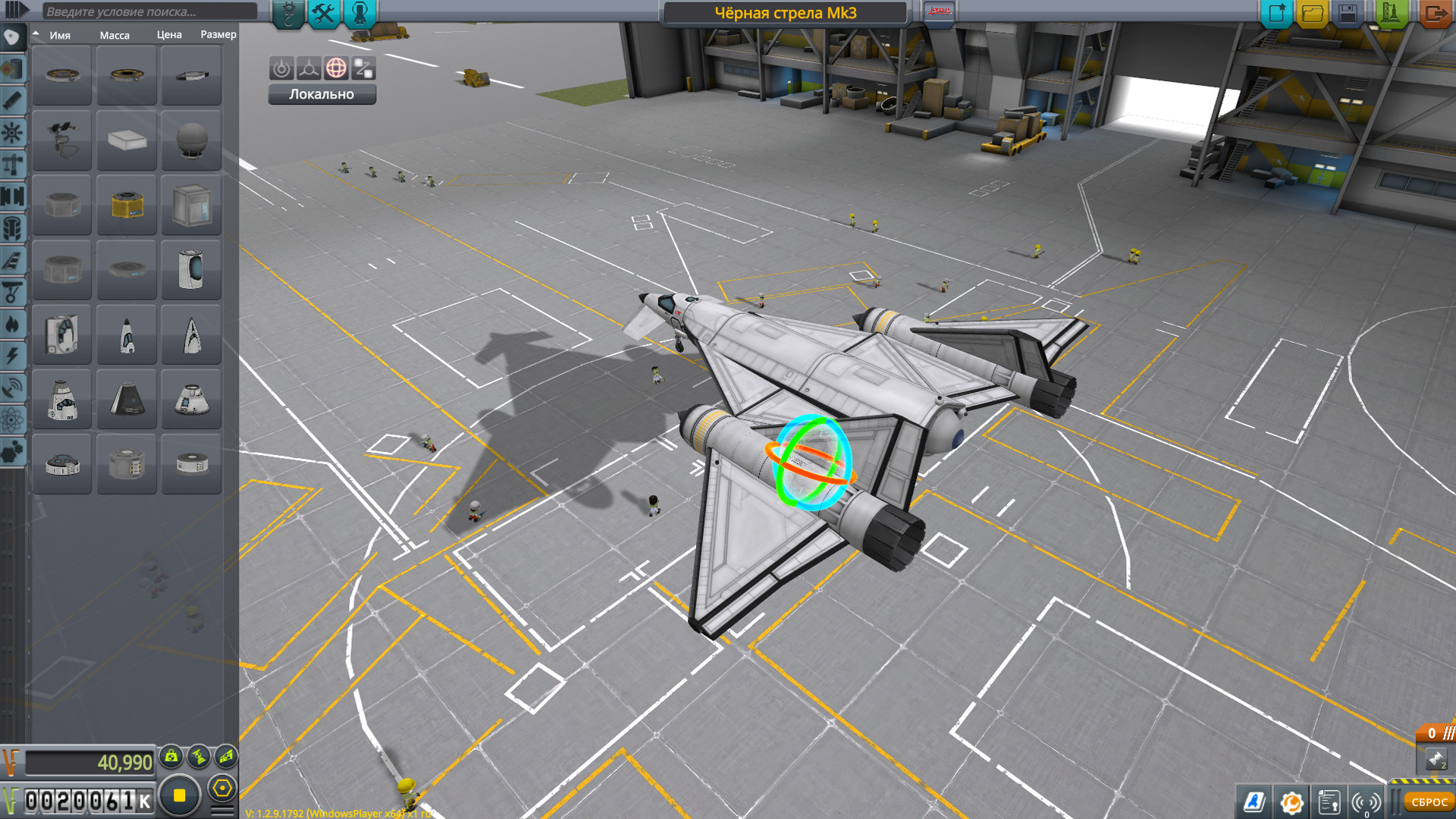
Task: Toggle the center of mass indicator
Action: (171, 756)
